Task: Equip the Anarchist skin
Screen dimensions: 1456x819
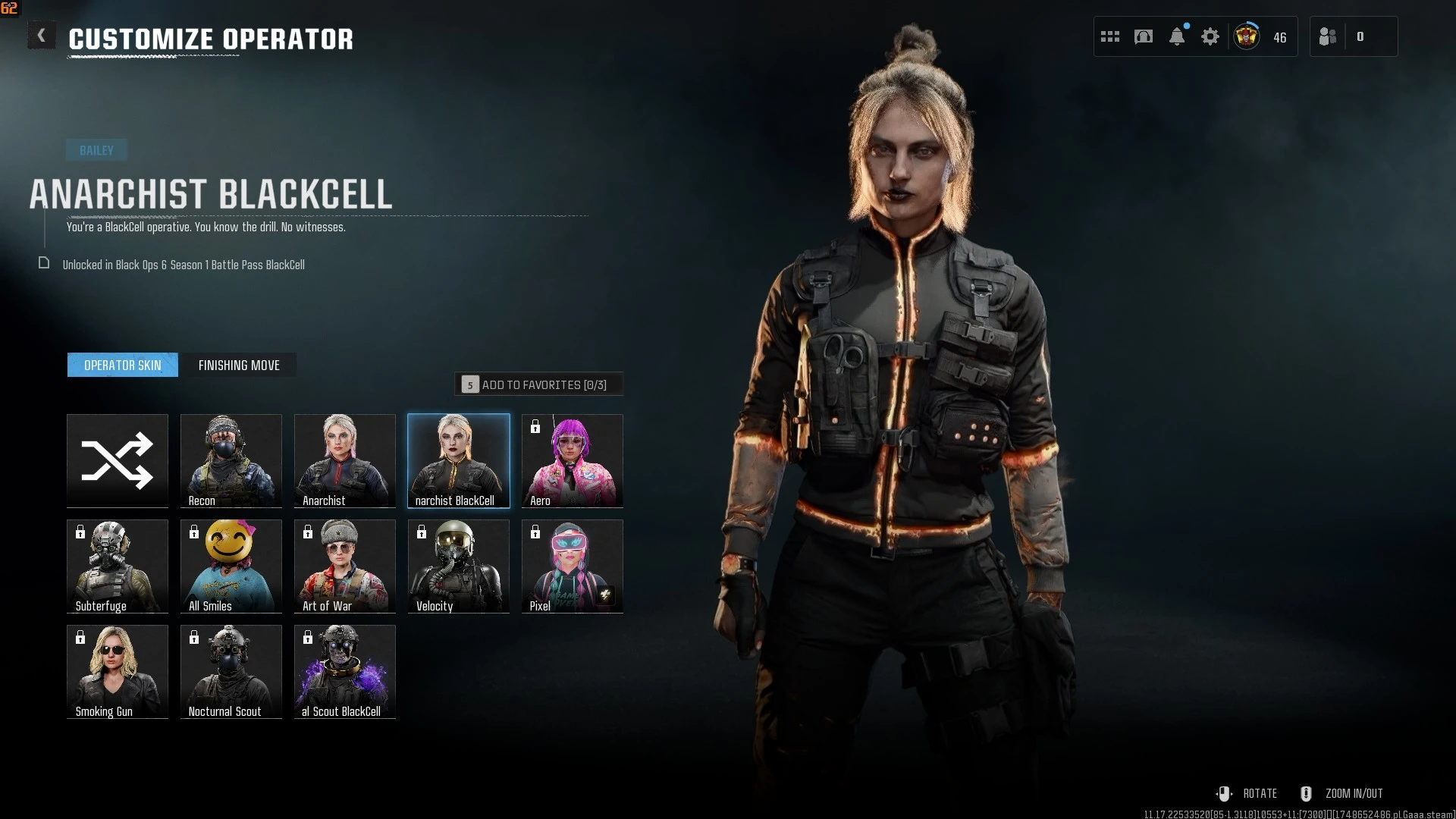Action: [345, 460]
